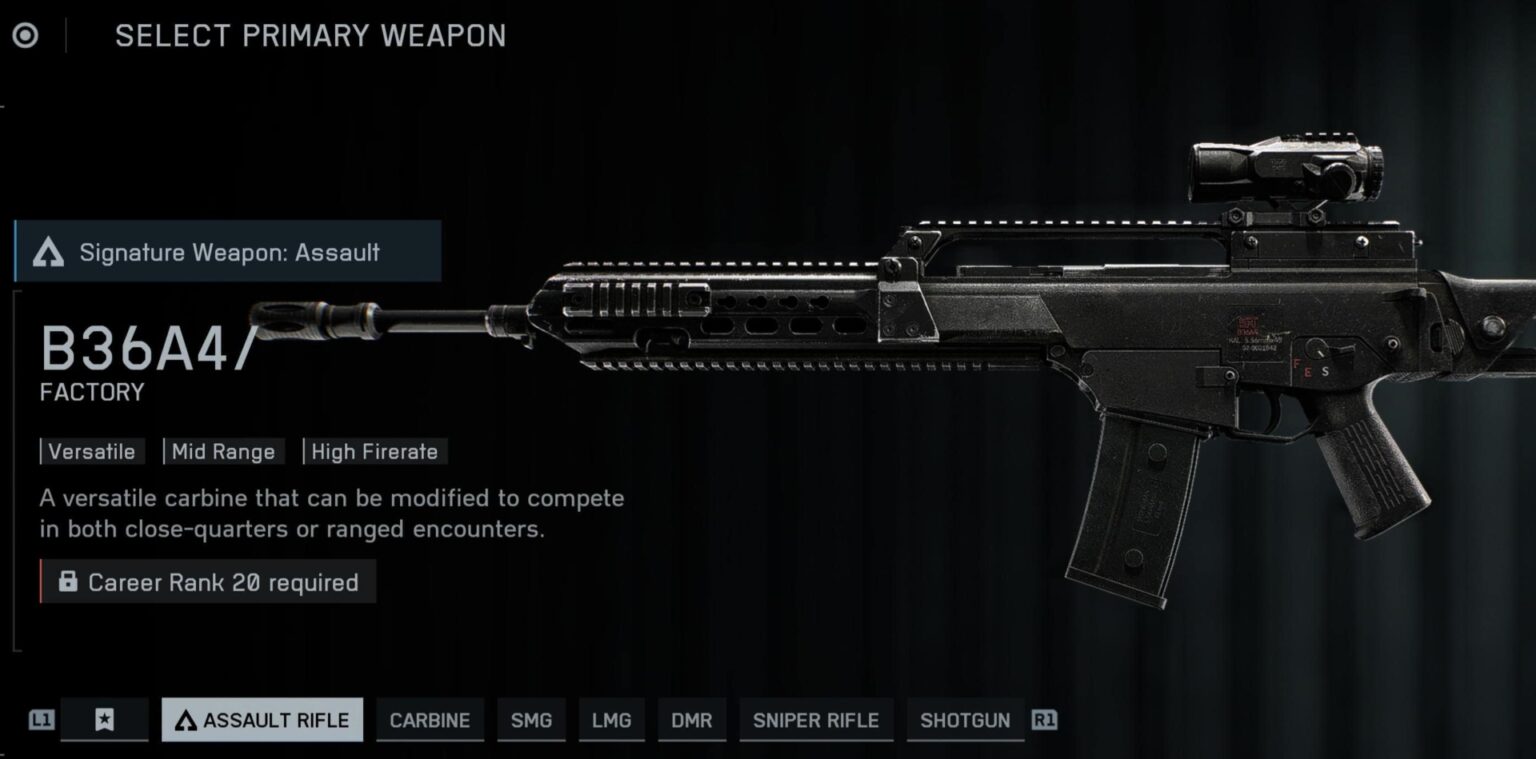The height and width of the screenshot is (759, 1536).
Task: Open the LMG weapon category
Action: click(x=611, y=720)
